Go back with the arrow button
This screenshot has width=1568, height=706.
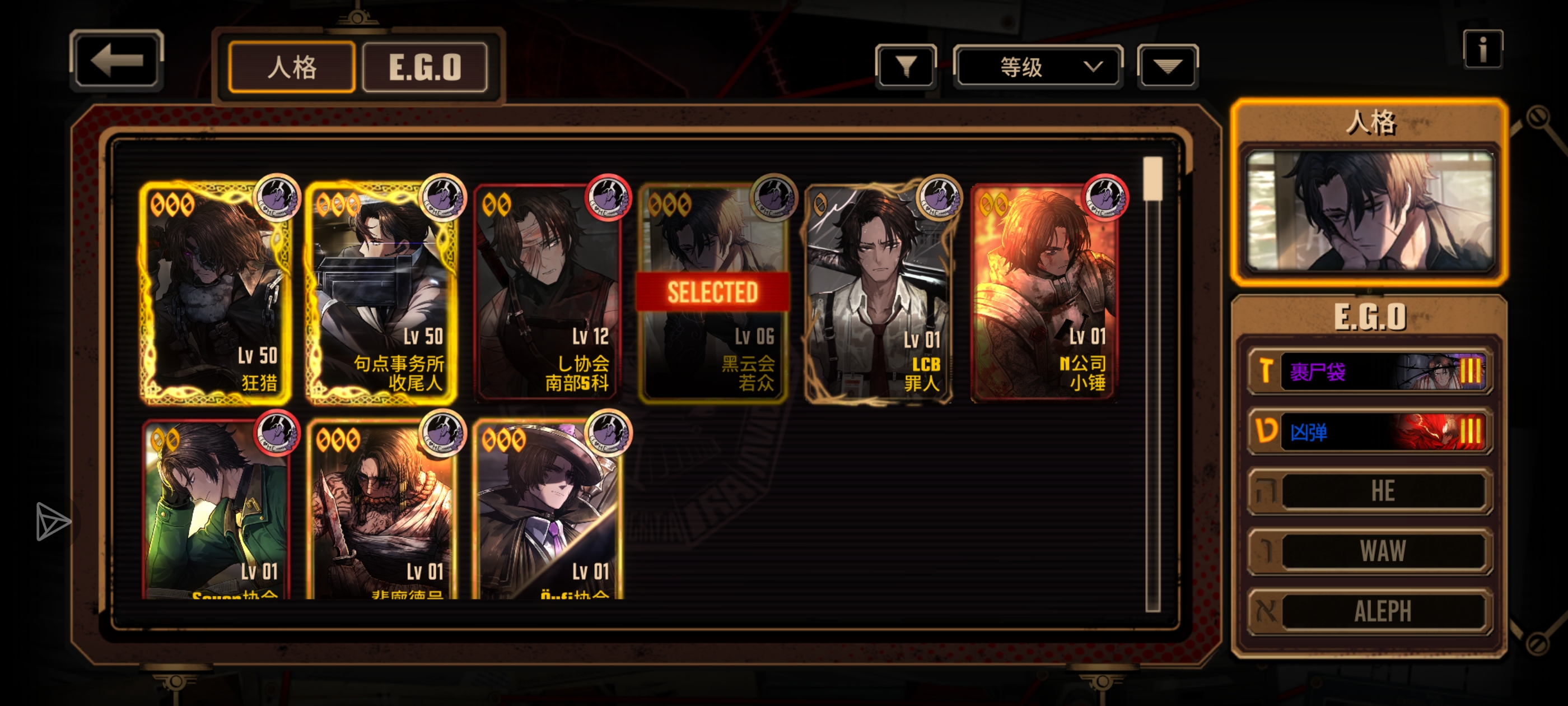(x=116, y=61)
